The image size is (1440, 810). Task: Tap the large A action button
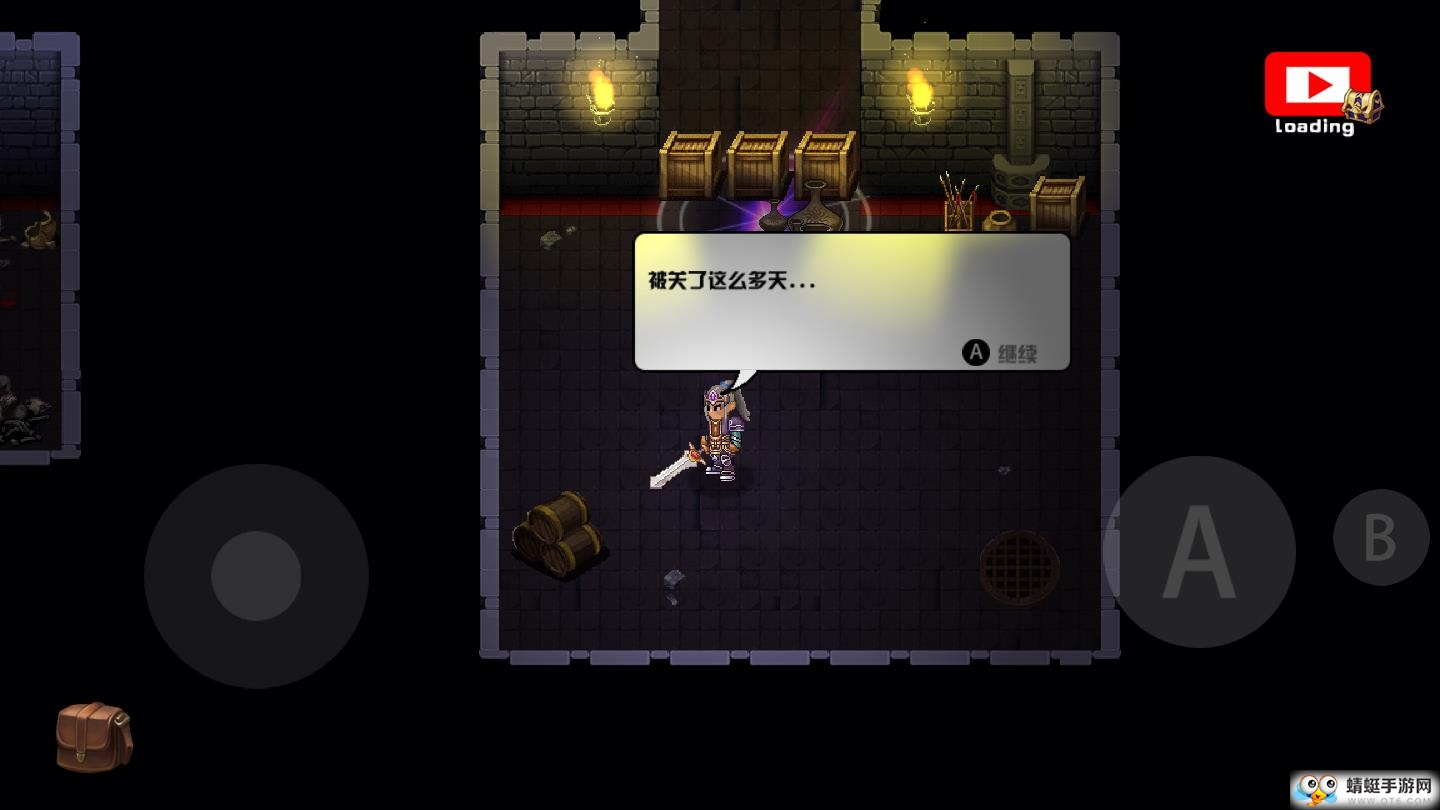(1199, 552)
